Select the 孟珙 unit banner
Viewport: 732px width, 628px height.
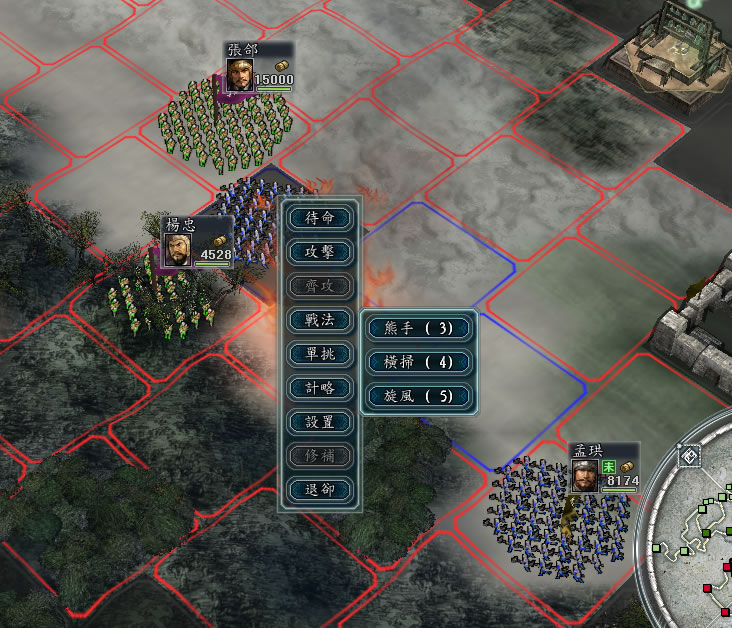(603, 468)
